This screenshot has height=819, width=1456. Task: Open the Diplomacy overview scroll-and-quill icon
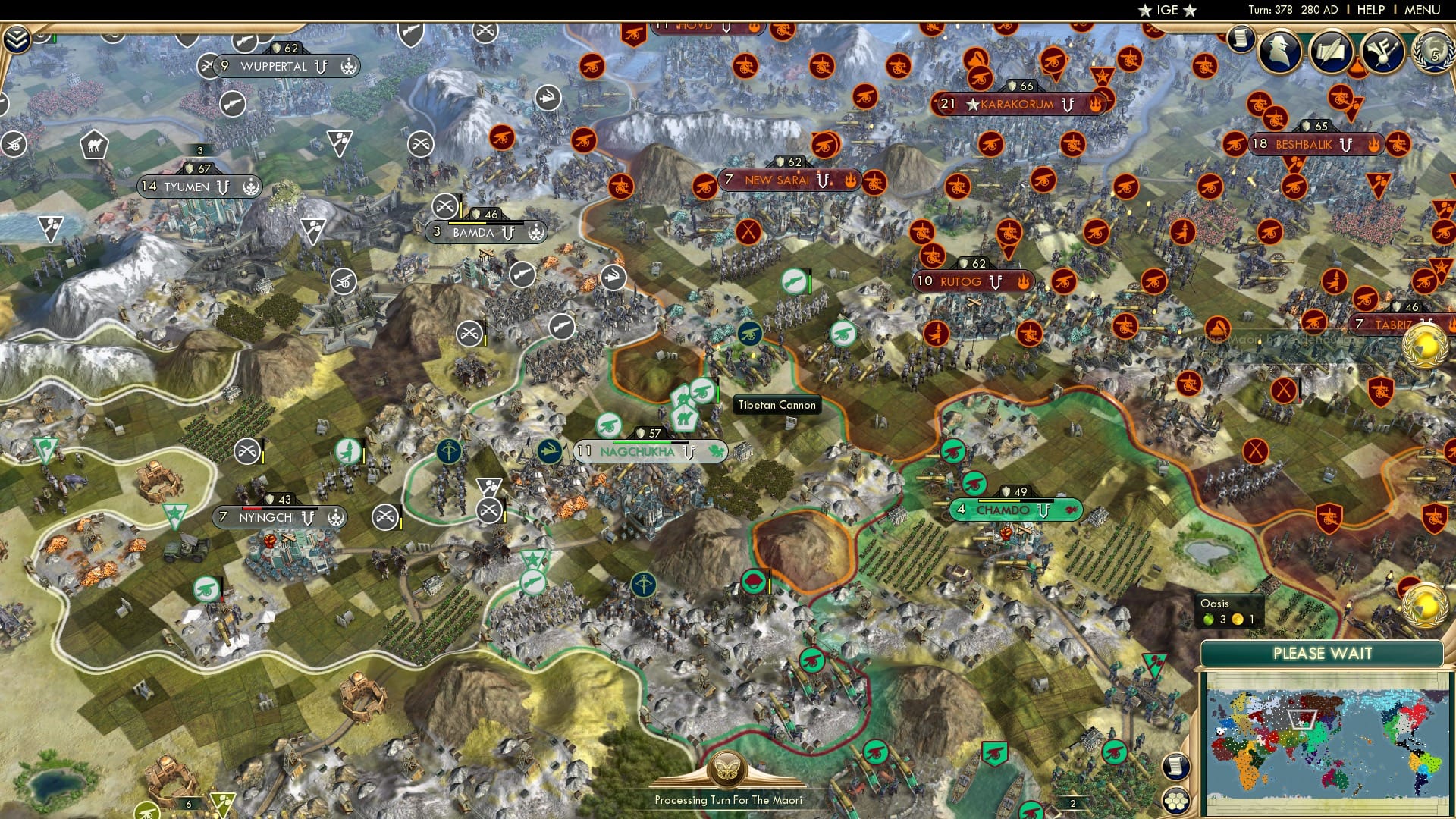pyautogui.click(x=1333, y=51)
